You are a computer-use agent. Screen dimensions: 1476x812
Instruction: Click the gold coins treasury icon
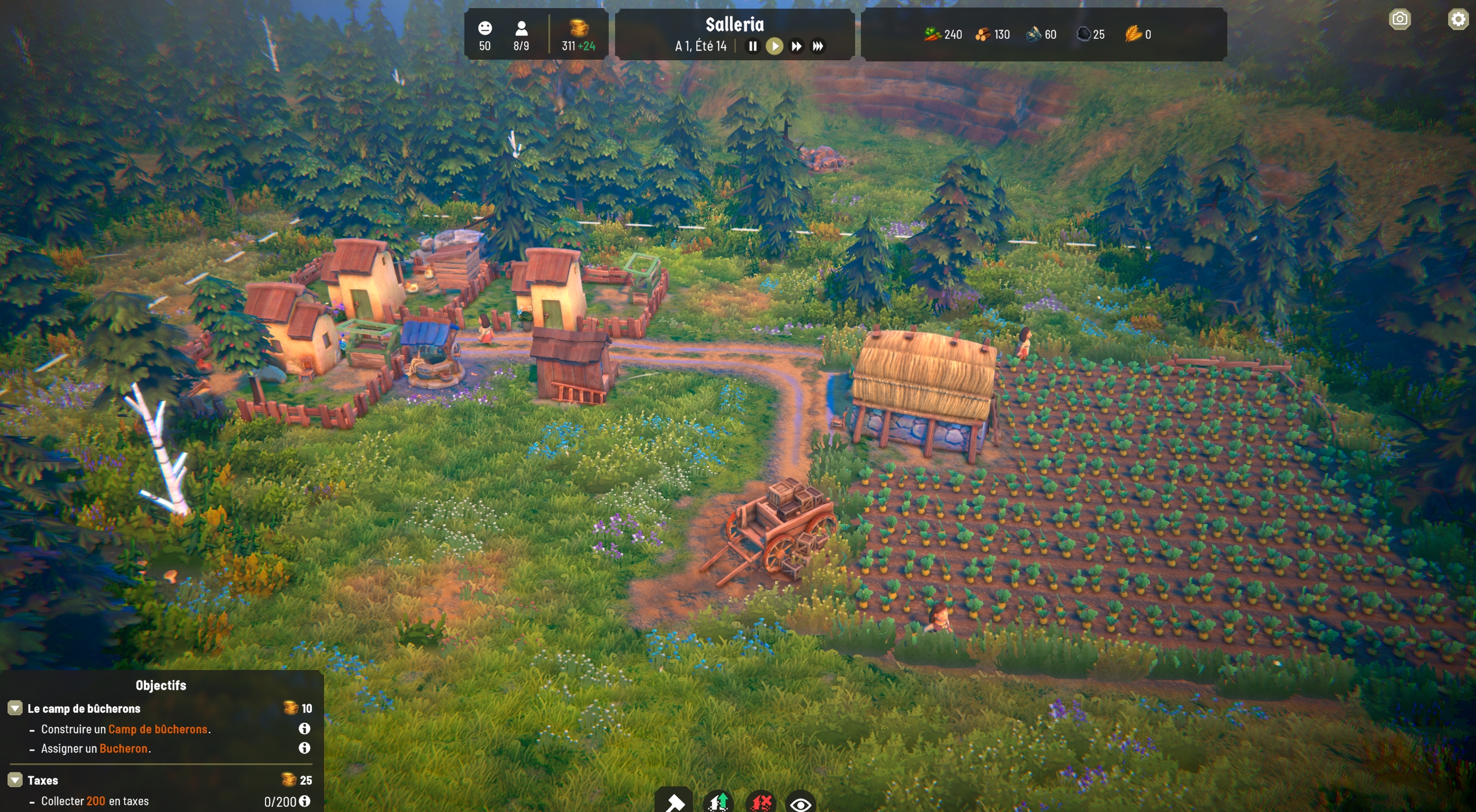click(578, 28)
